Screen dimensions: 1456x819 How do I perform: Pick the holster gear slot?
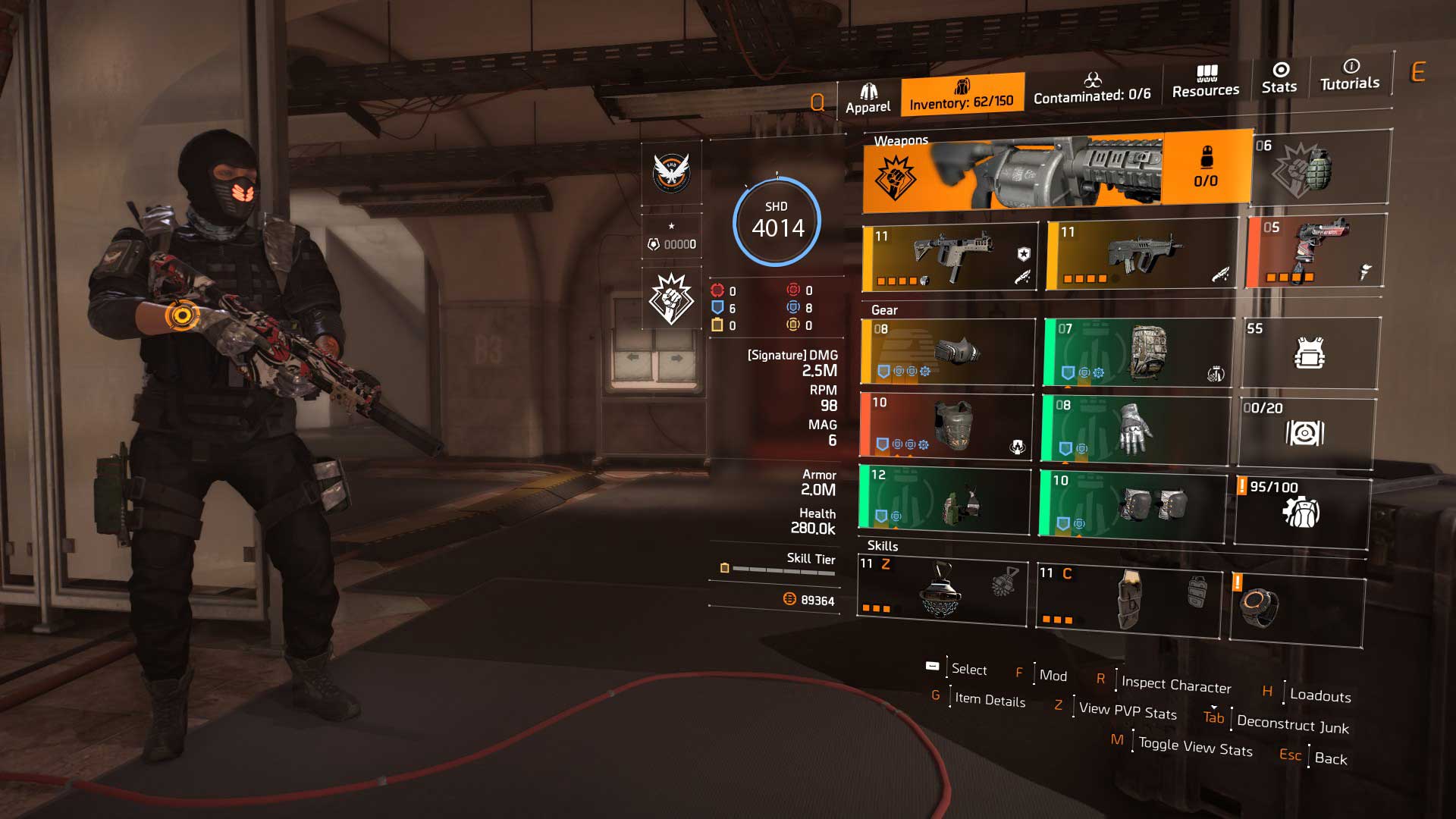[945, 498]
